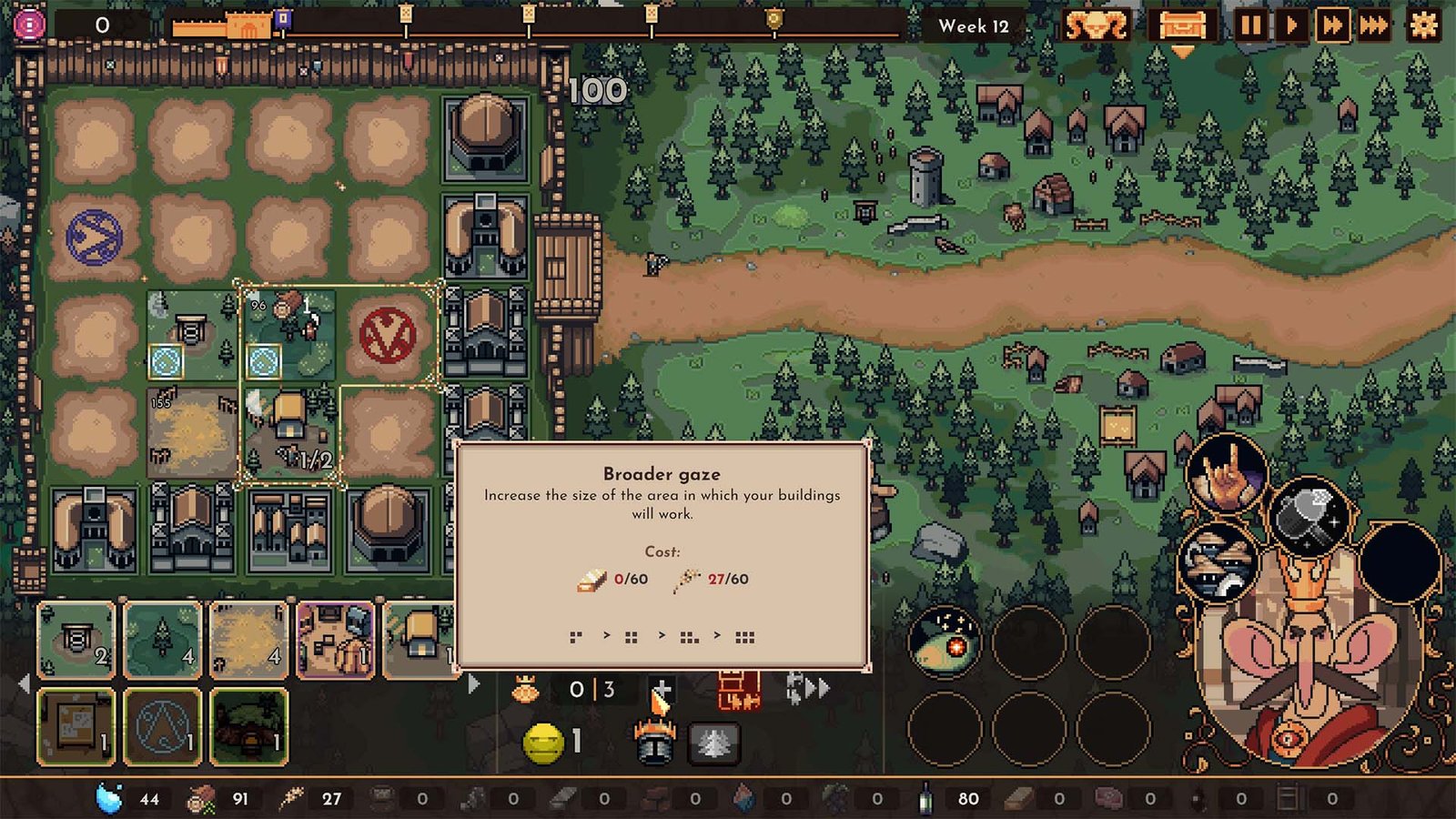The width and height of the screenshot is (1456, 819).
Task: Click the horned skull button
Action: pyautogui.click(x=1097, y=25)
